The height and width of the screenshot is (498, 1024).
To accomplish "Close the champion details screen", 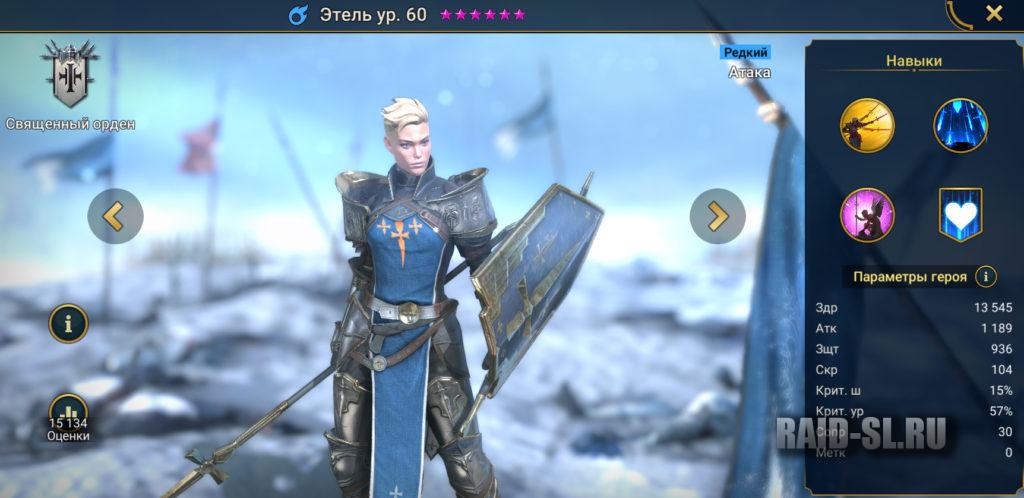I will tap(994, 14).
